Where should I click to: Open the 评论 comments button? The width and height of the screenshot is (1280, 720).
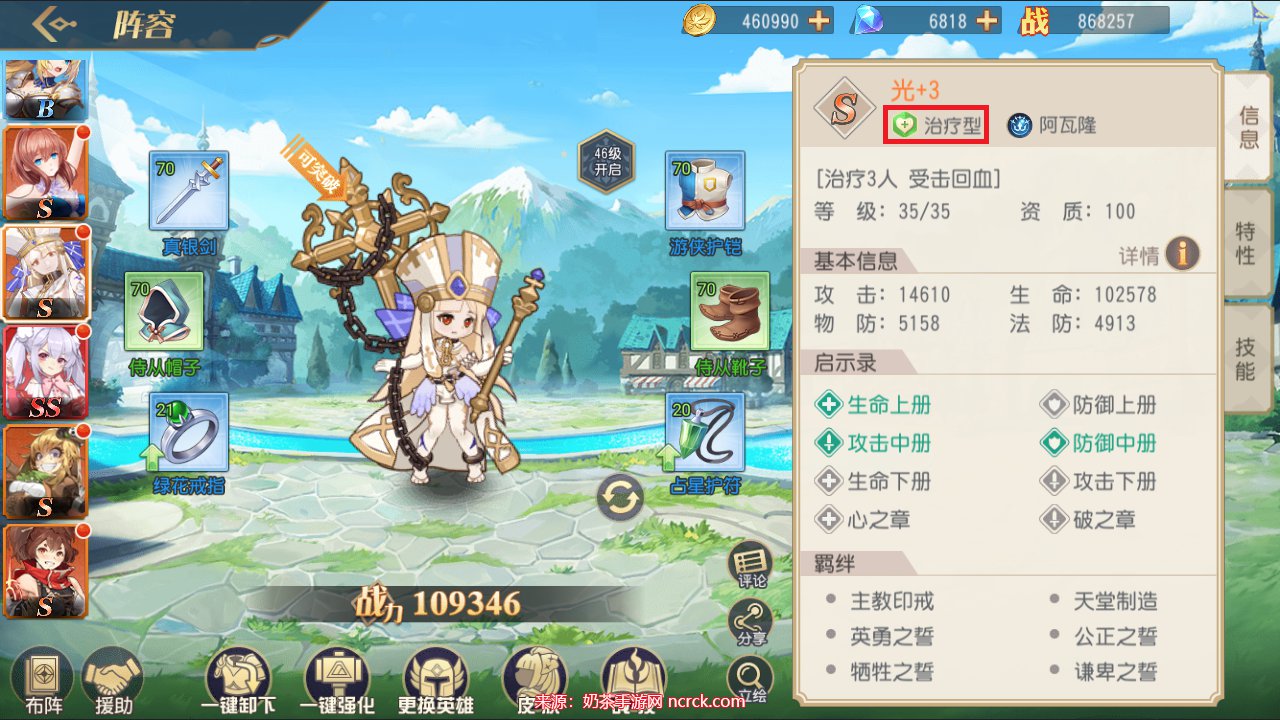(751, 565)
